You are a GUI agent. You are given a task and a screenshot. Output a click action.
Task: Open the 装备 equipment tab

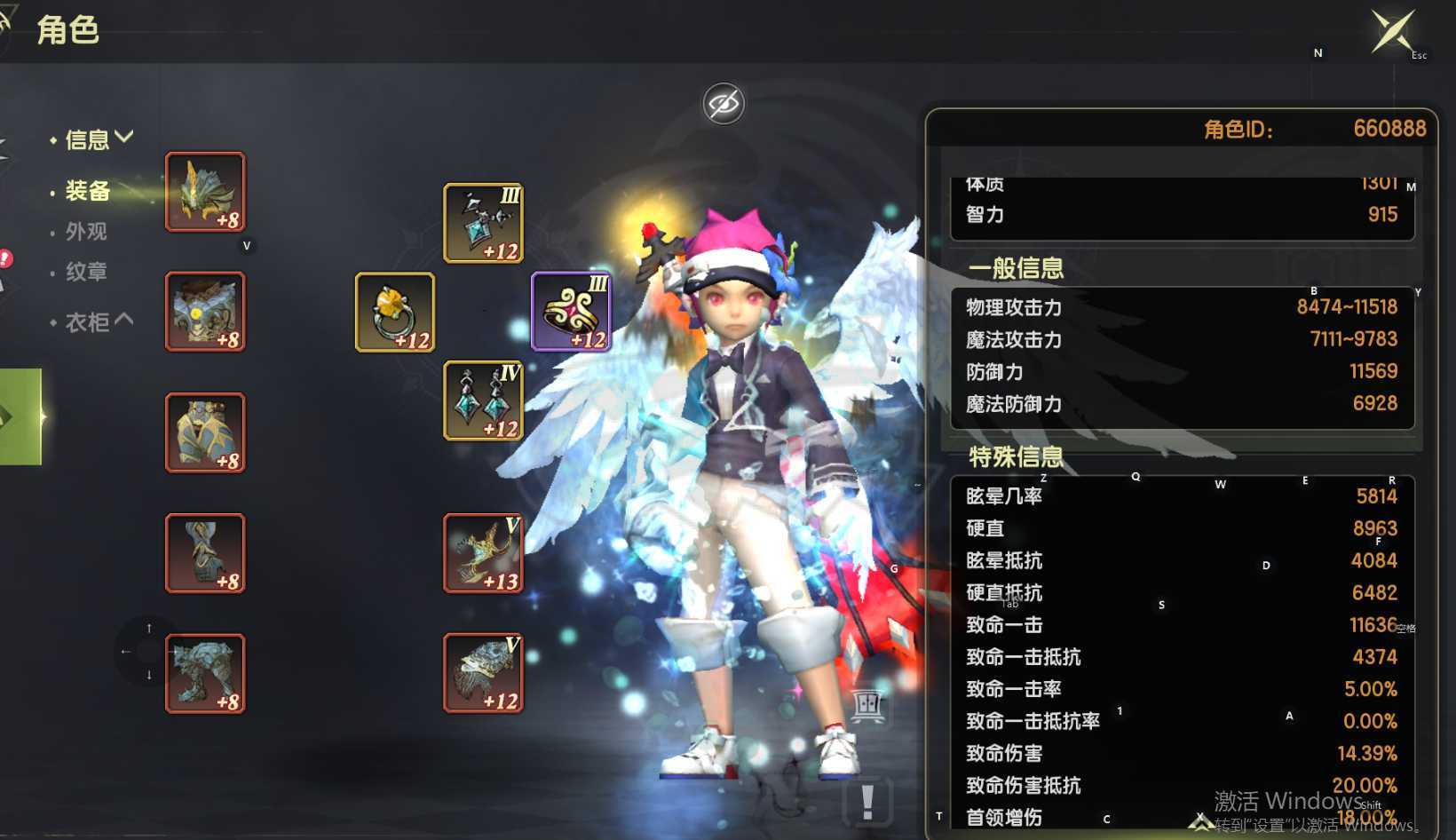(87, 191)
